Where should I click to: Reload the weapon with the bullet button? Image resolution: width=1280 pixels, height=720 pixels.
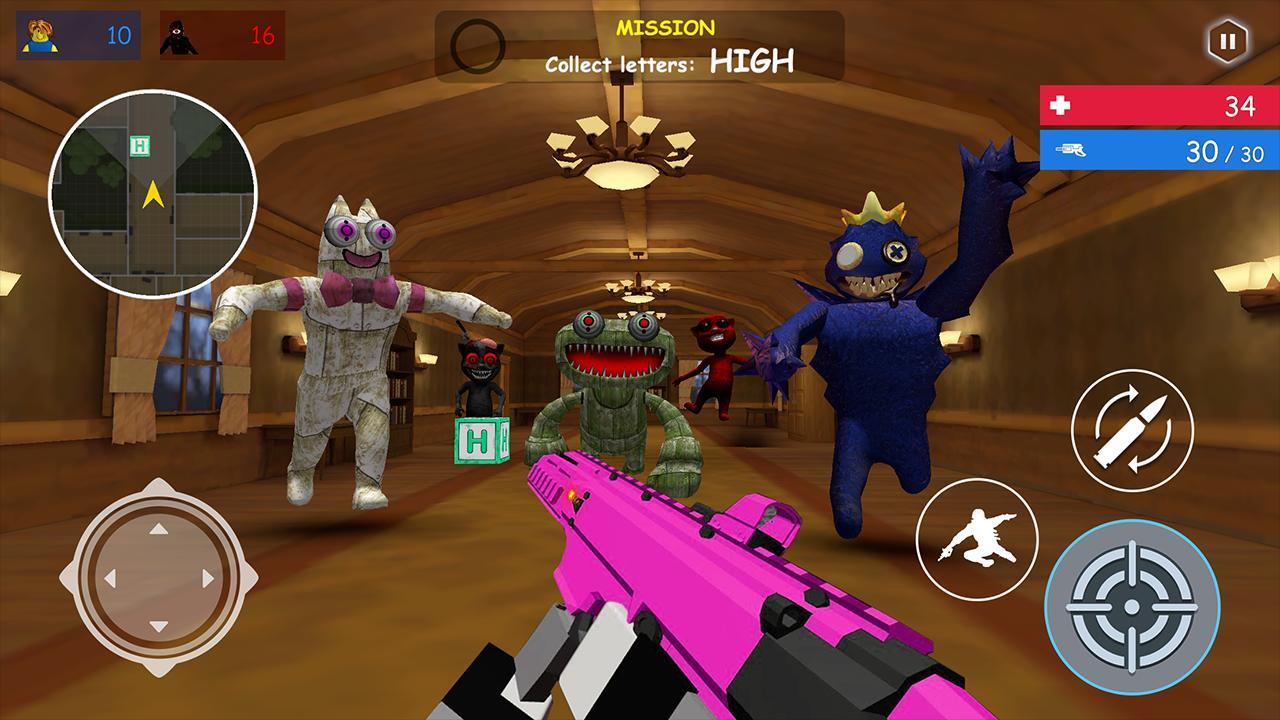pyautogui.click(x=1132, y=430)
